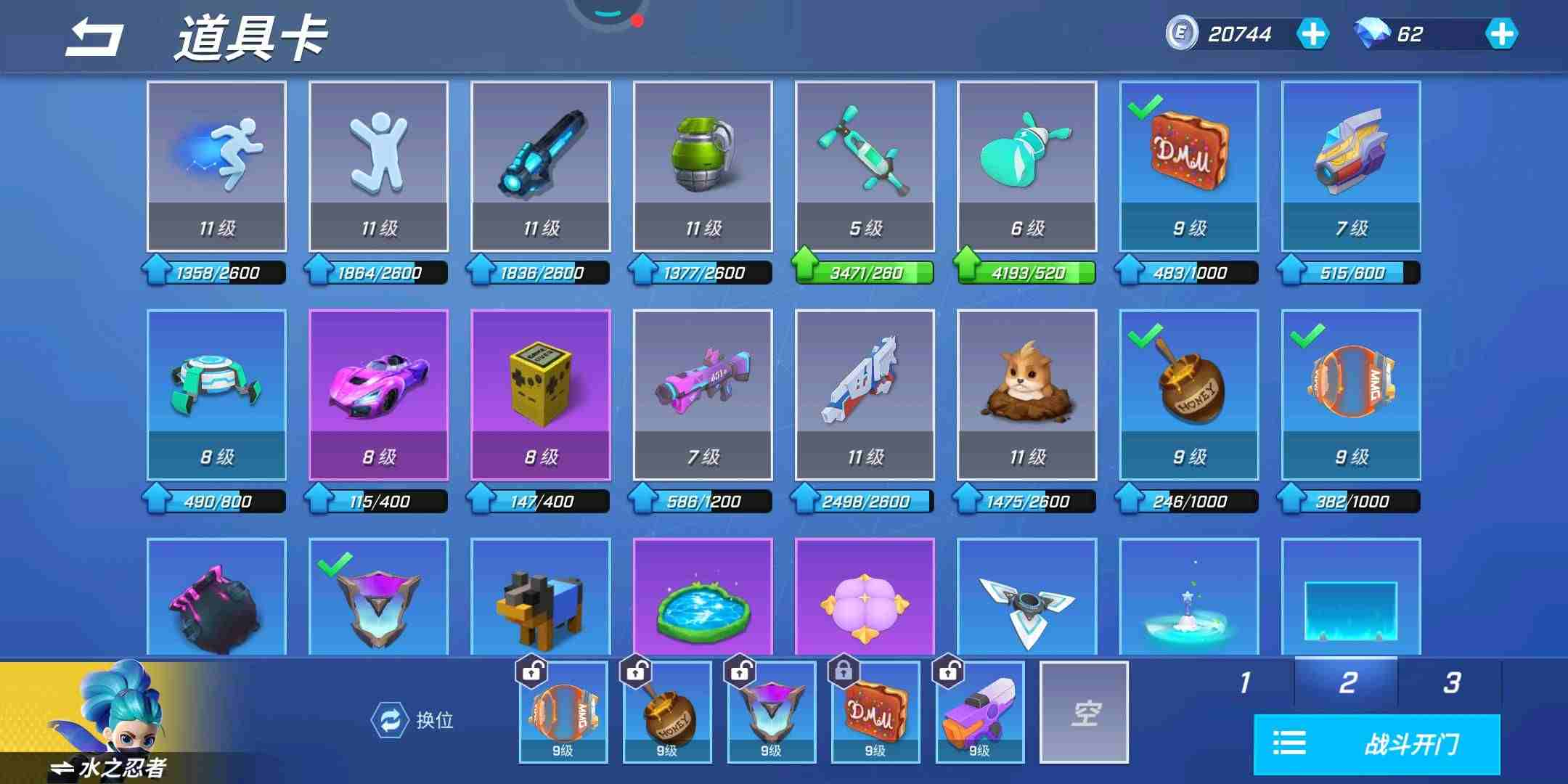The height and width of the screenshot is (784, 1568).
Task: Select the blue running figure card
Action: pos(216,166)
